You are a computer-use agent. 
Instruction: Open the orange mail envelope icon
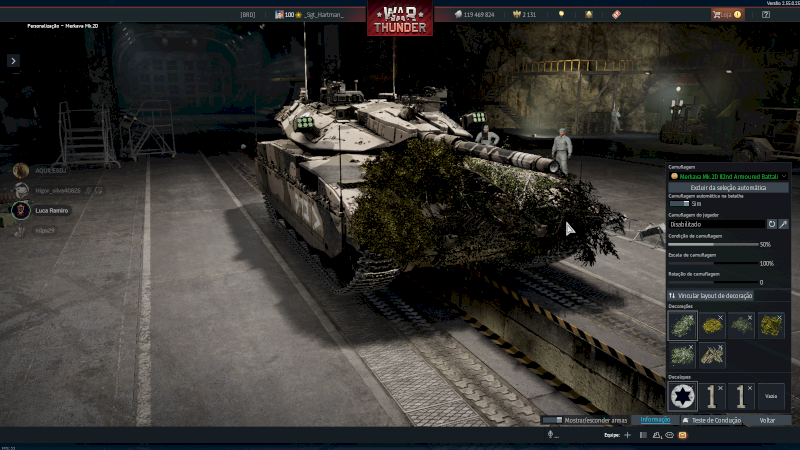pos(682,436)
